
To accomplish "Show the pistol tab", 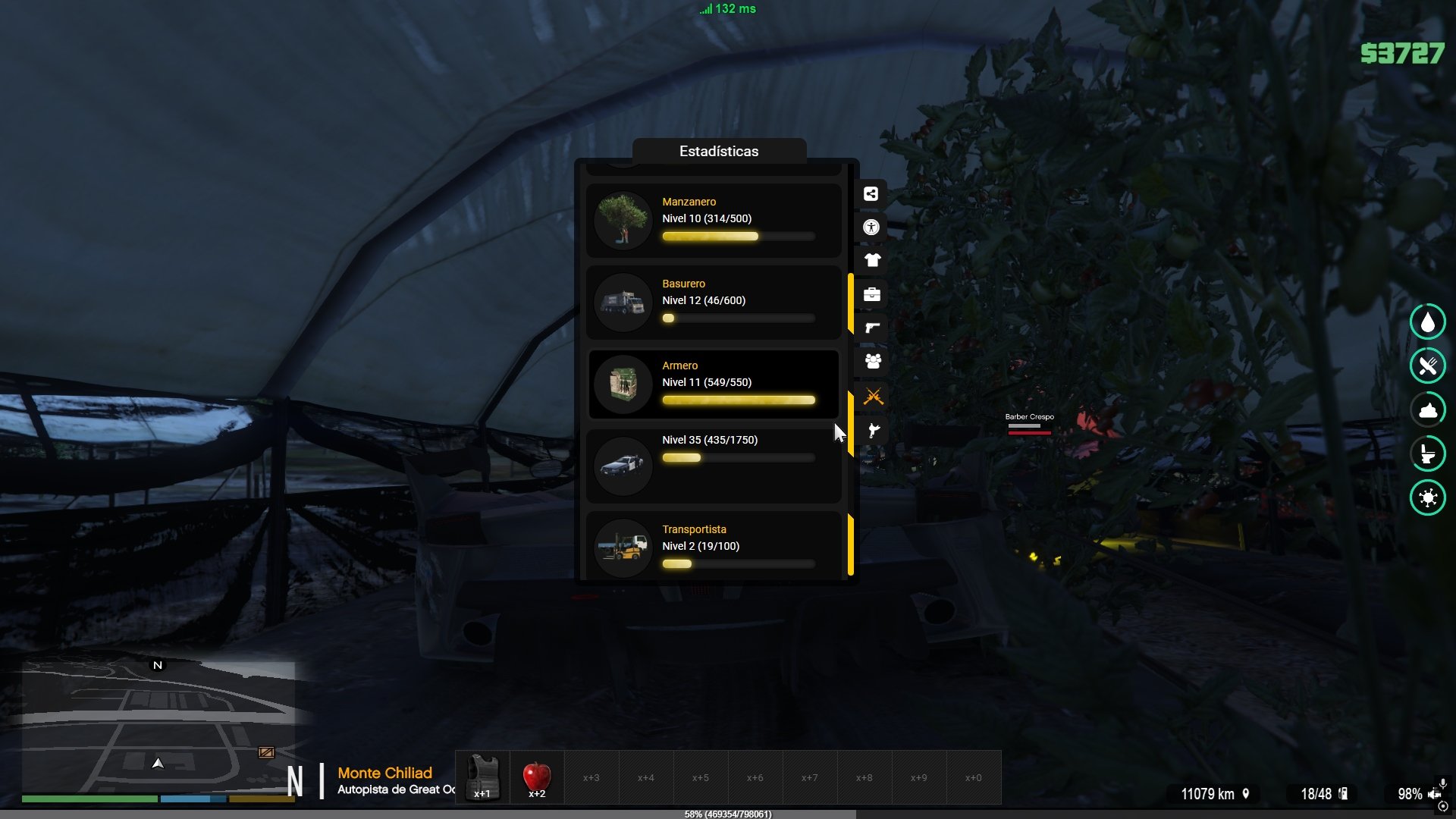I will pyautogui.click(x=872, y=328).
